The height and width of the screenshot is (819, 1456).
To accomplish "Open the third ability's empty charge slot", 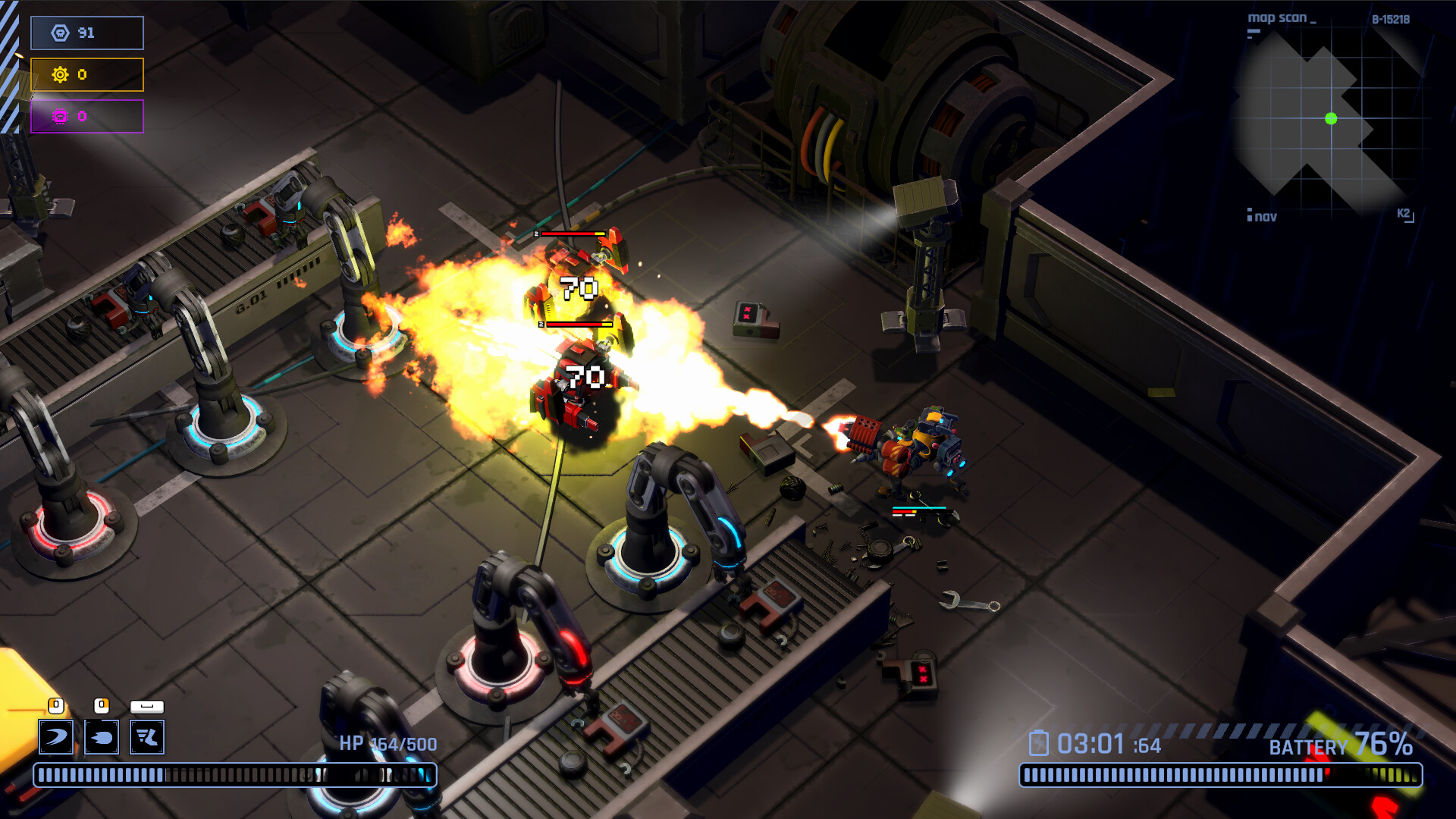I will coord(149,704).
